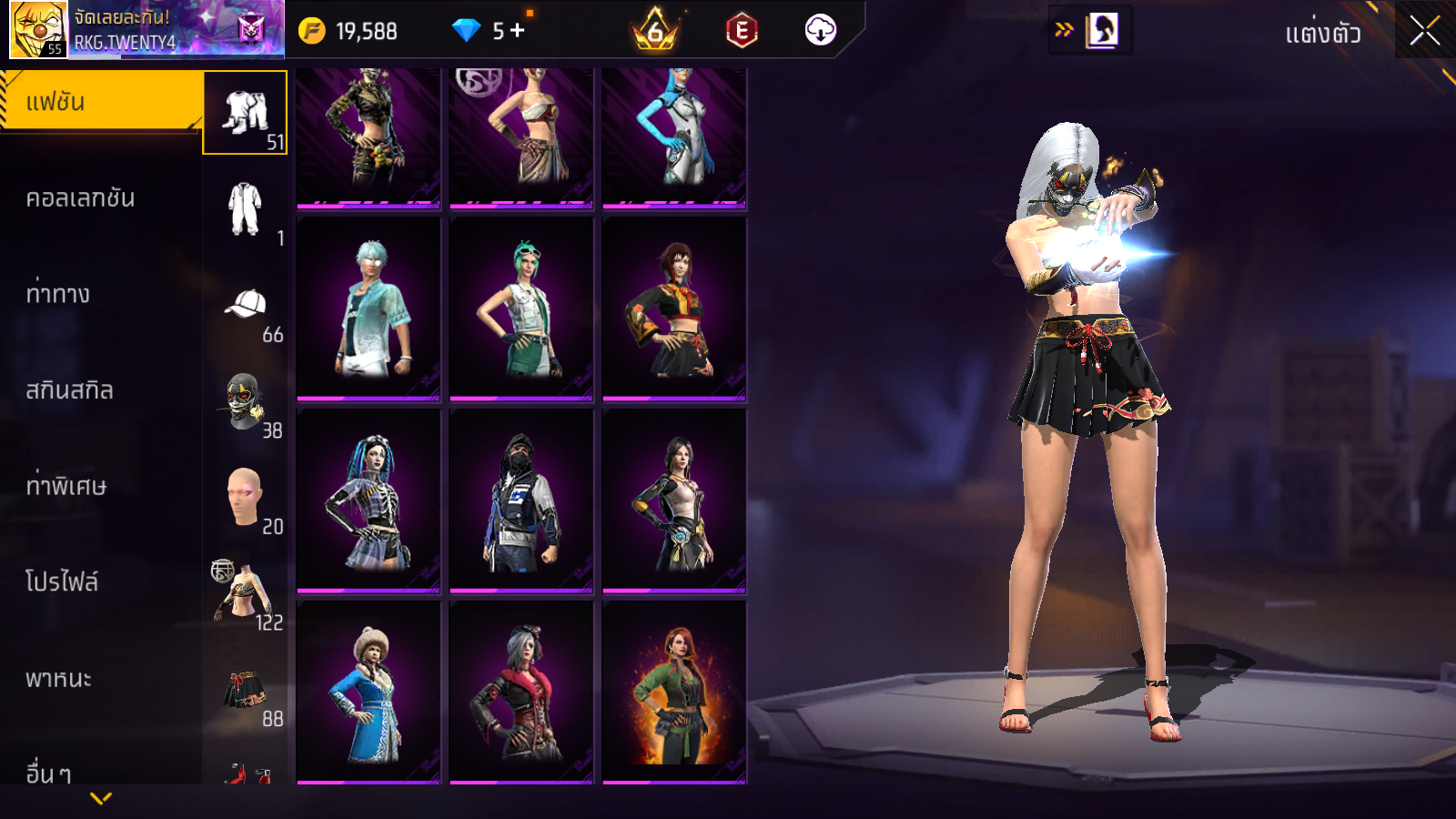
Task: Add diamonds with the plus button
Action: point(518,30)
